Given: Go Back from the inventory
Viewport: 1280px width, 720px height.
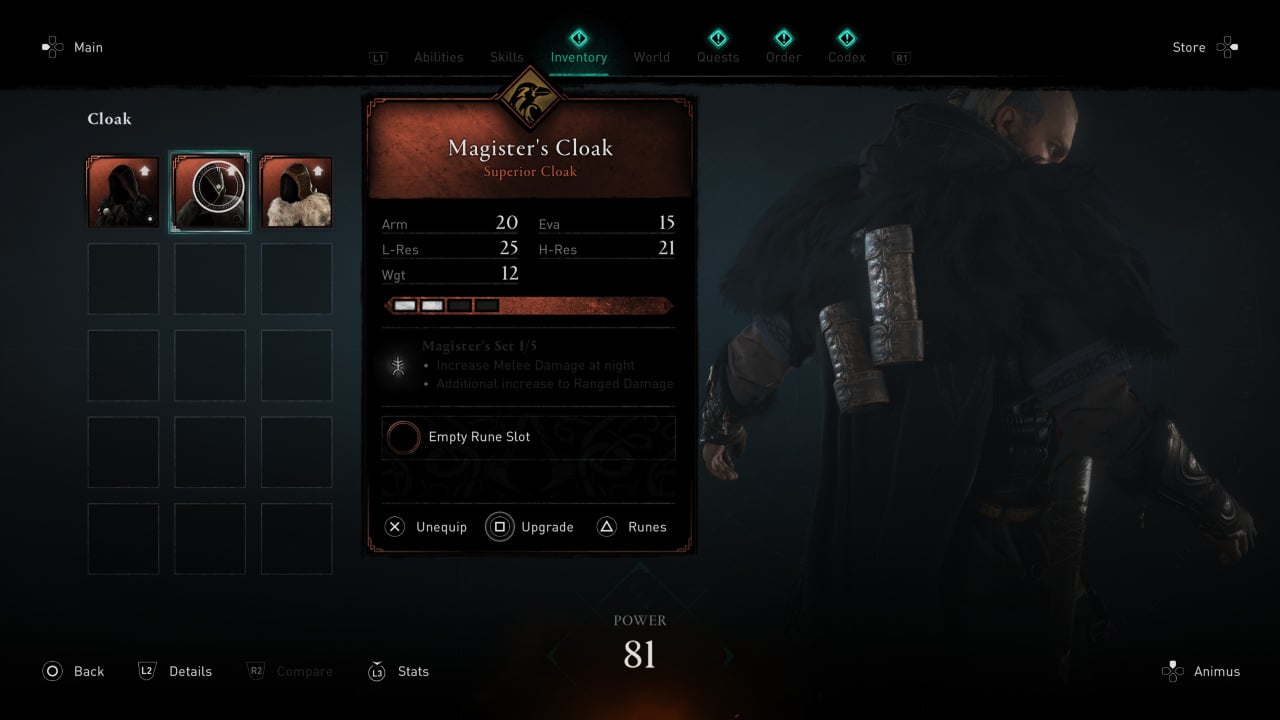Looking at the screenshot, I should 74,671.
